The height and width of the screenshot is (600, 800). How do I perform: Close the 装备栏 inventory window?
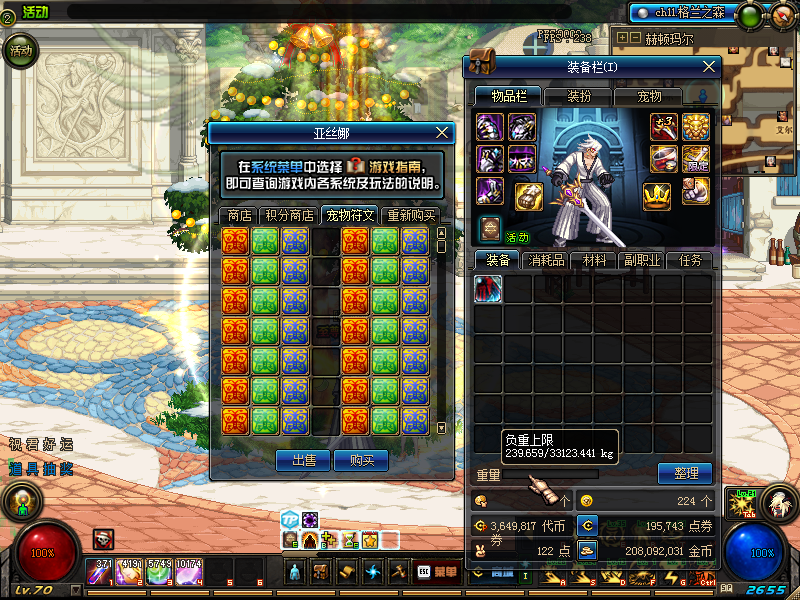709,66
